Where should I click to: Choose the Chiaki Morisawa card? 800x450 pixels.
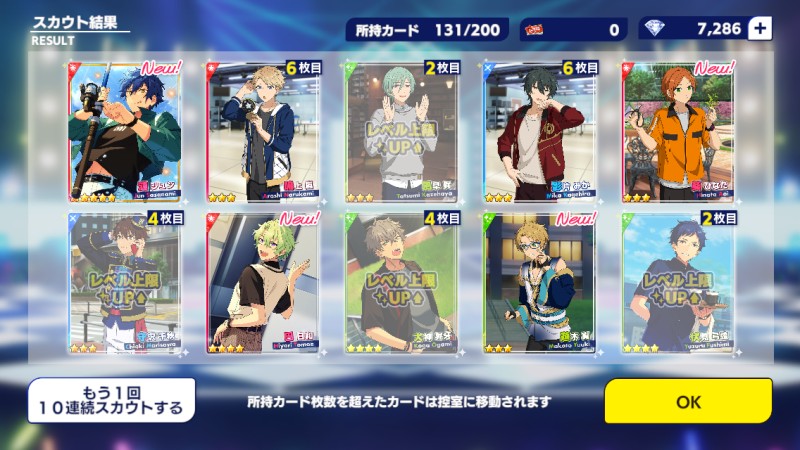(125, 283)
